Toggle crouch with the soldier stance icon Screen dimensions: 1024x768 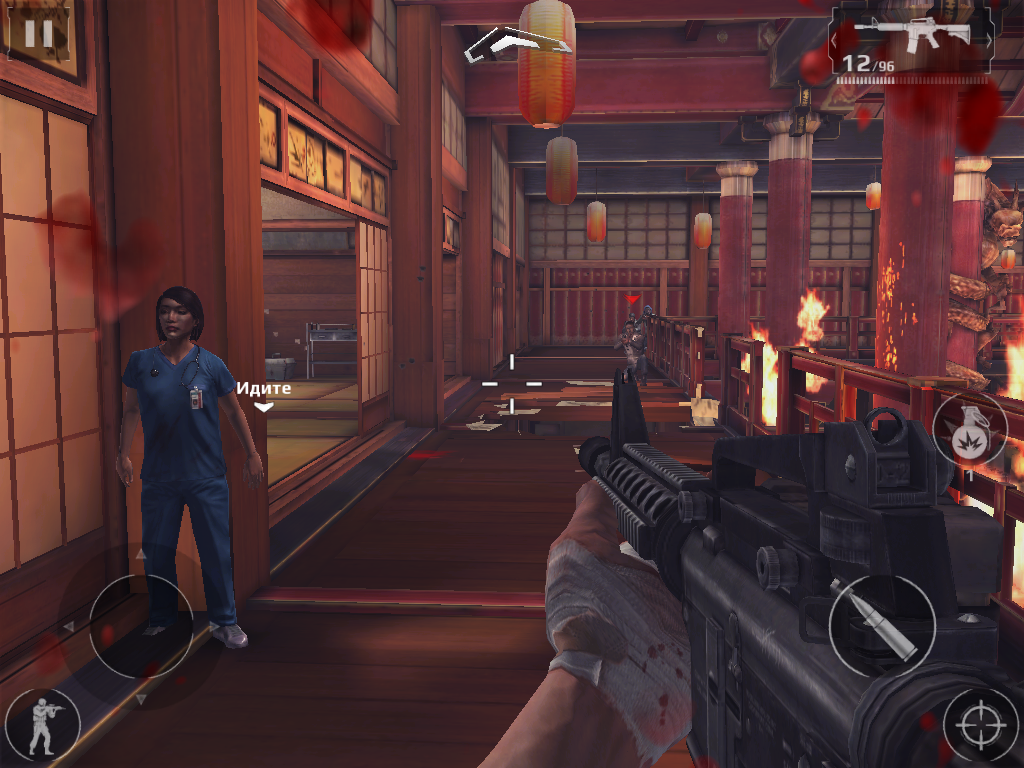click(x=42, y=723)
